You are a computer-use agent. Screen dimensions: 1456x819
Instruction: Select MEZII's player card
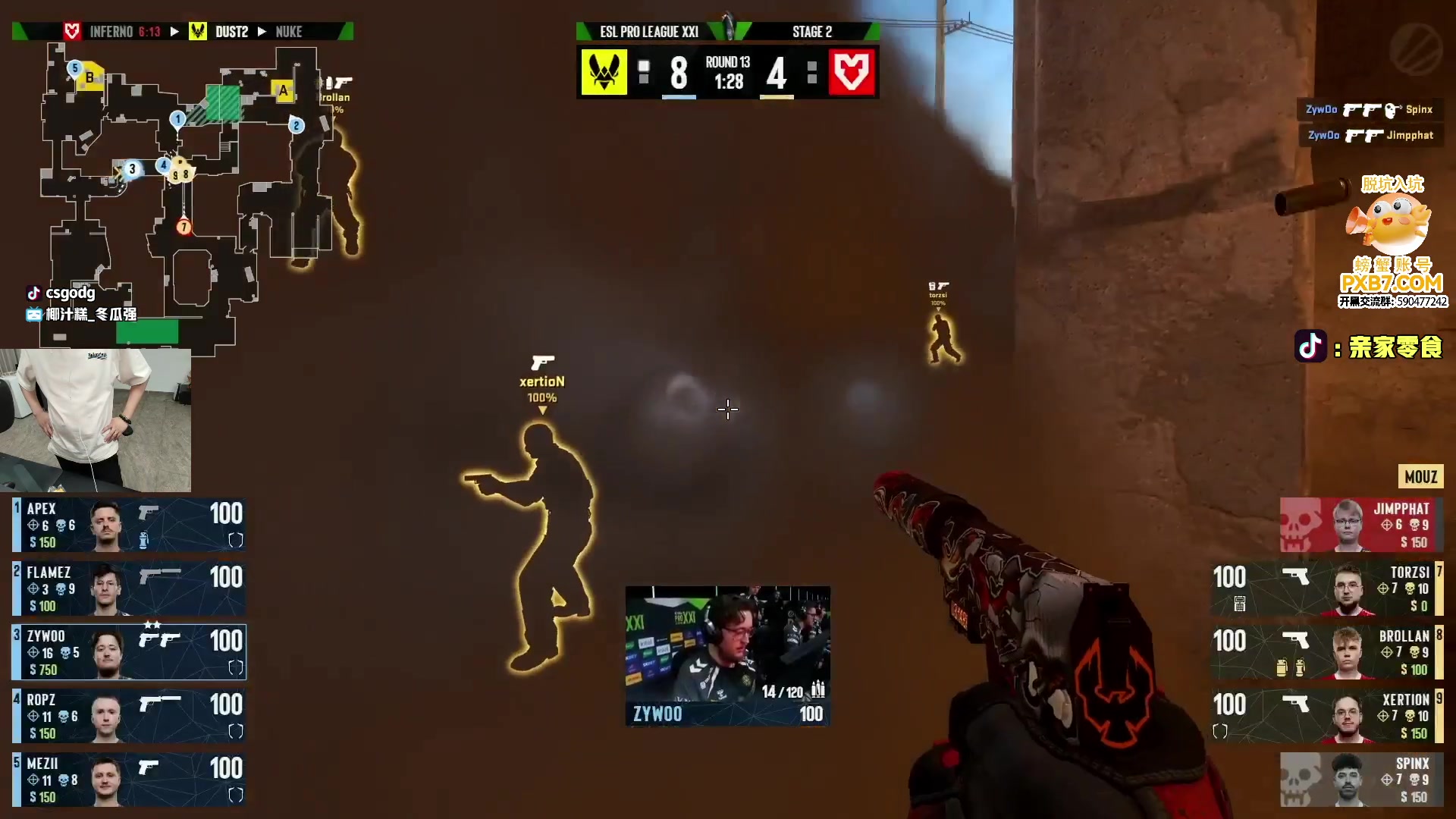(129, 780)
